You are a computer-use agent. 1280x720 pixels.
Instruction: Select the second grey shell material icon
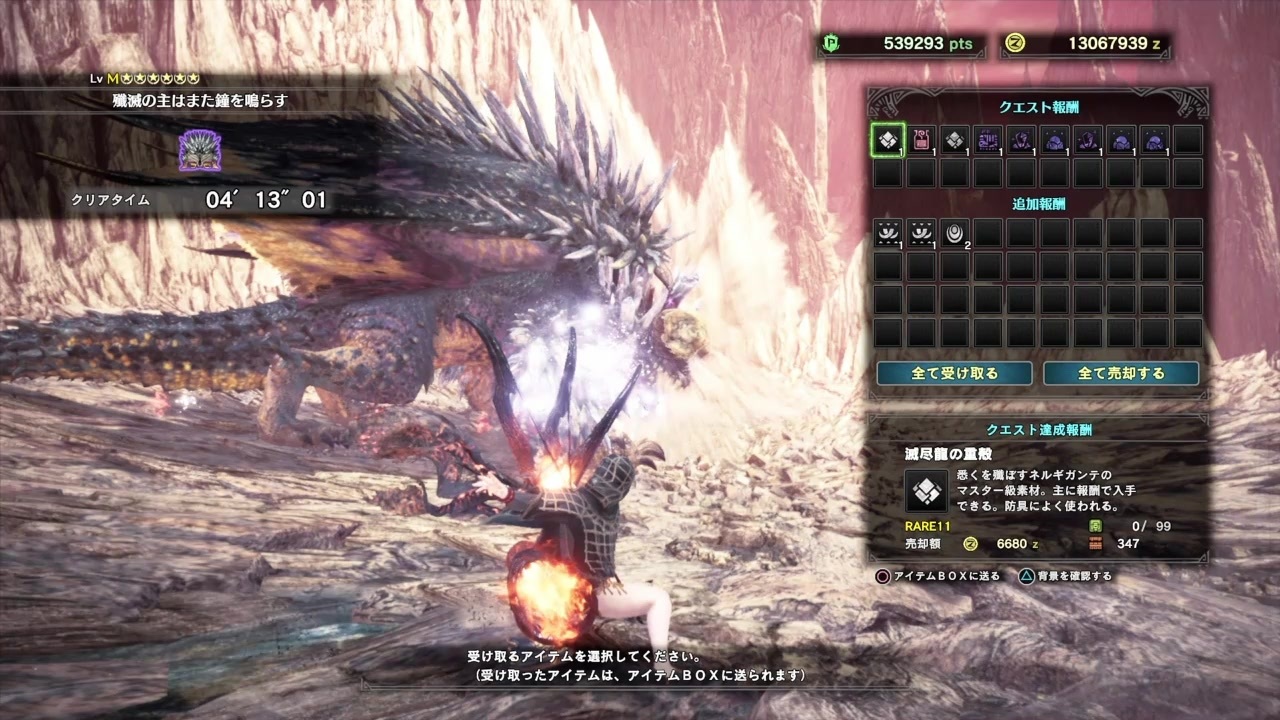click(954, 140)
